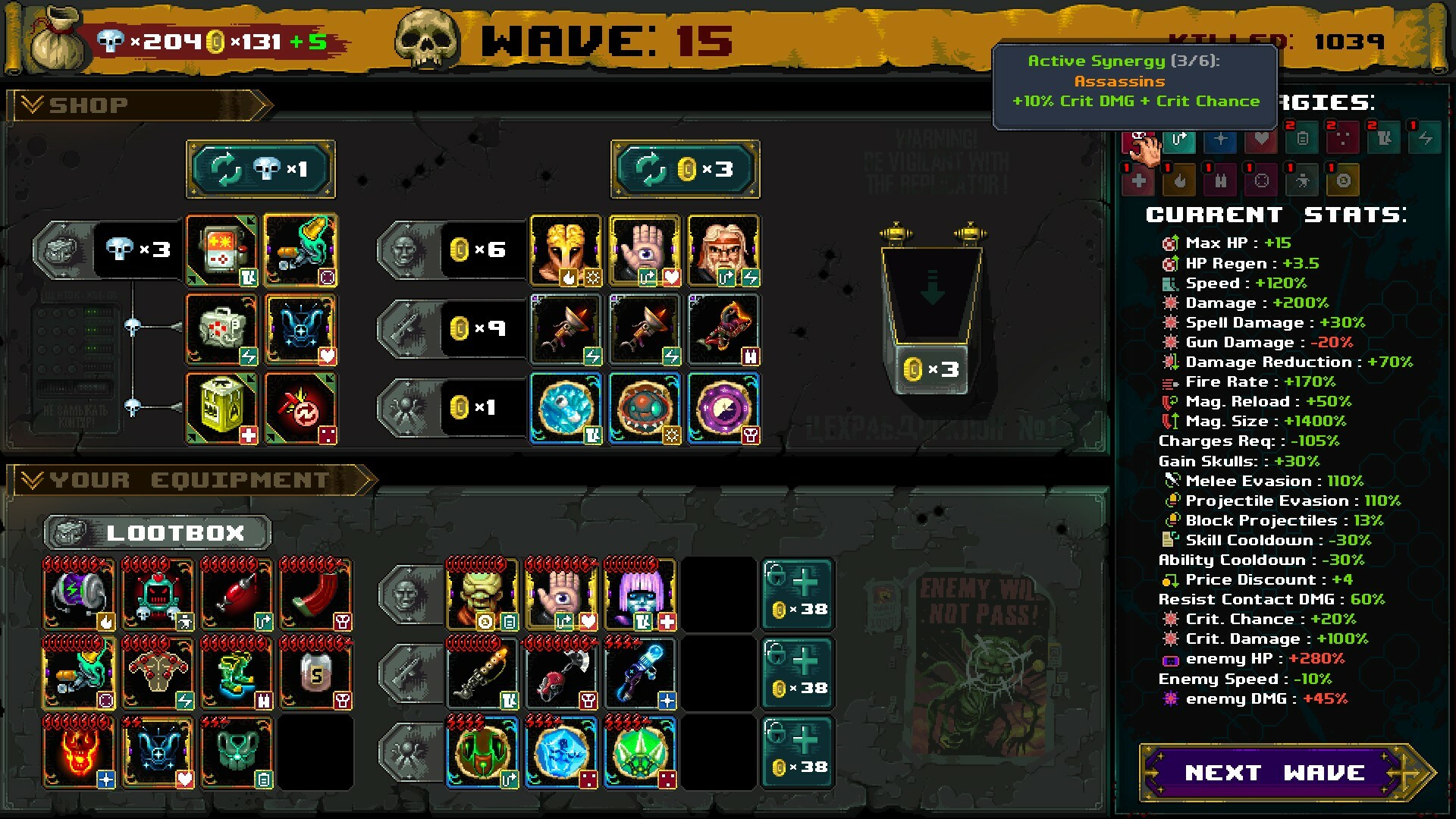Toggle the creature category filter in your equipment

click(409, 753)
